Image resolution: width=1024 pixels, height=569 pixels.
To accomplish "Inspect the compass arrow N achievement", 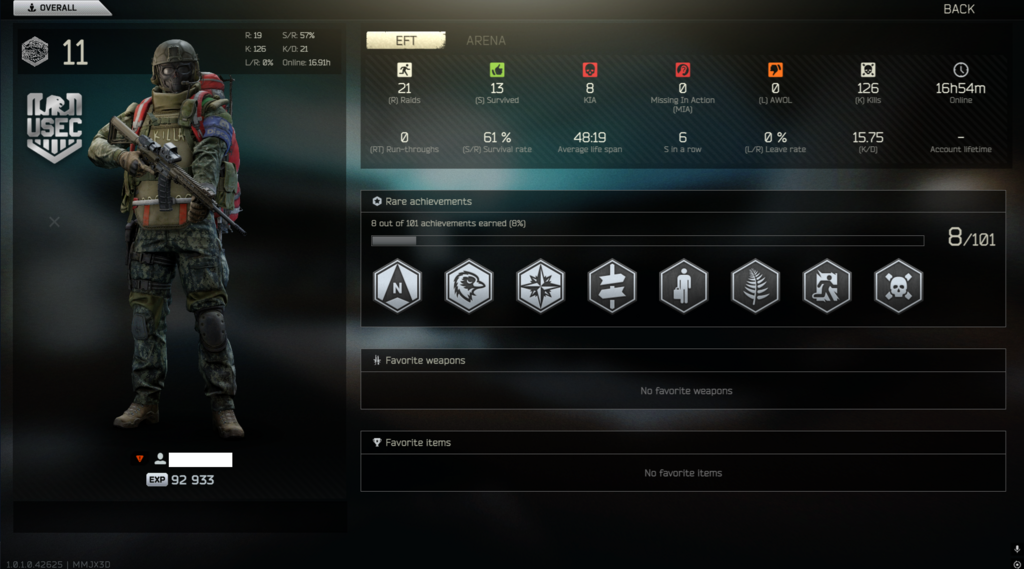I will (x=397, y=287).
